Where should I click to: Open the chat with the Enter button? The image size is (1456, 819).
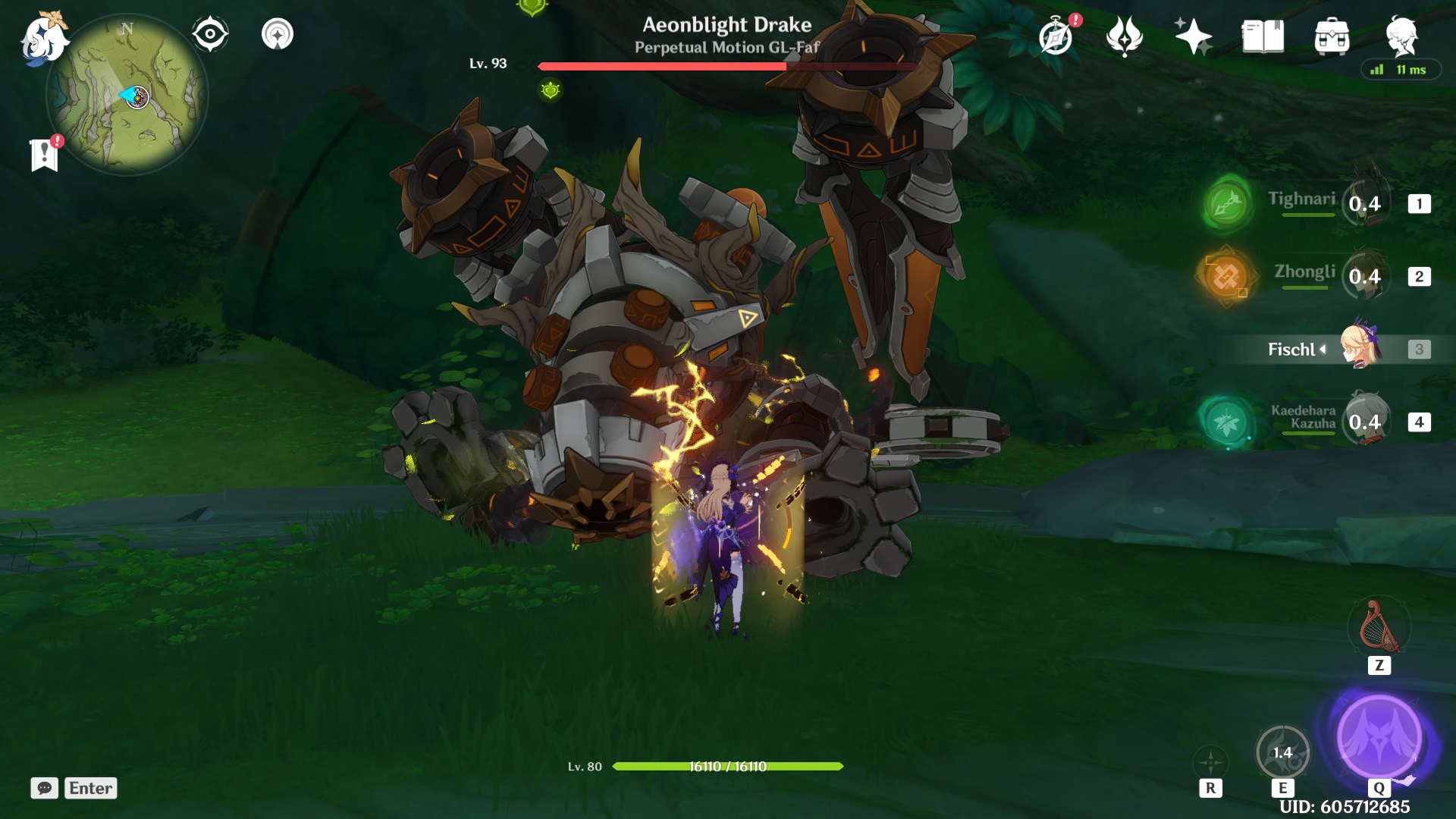click(90, 789)
